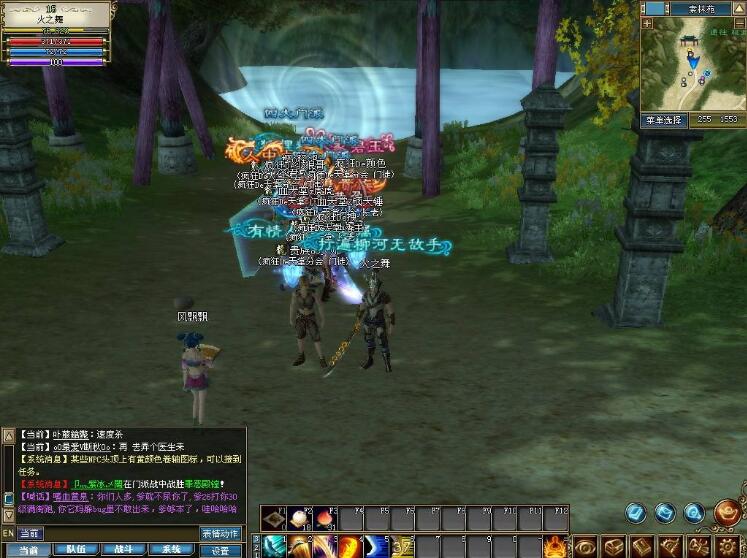Activate the blue crescent slash skill
This screenshot has width=747, height=558.
point(375,547)
